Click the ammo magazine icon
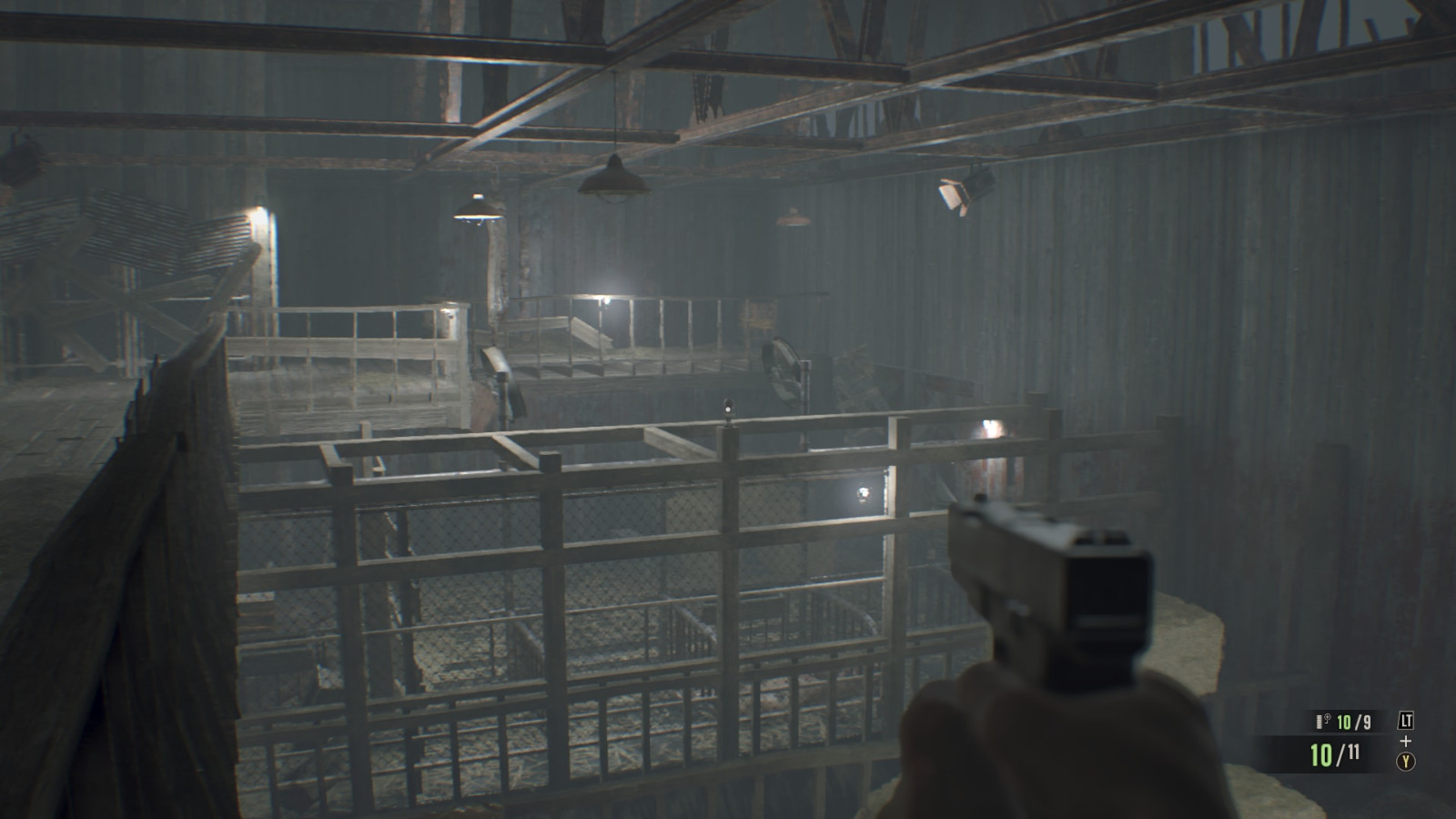The height and width of the screenshot is (819, 1456). tap(1319, 721)
